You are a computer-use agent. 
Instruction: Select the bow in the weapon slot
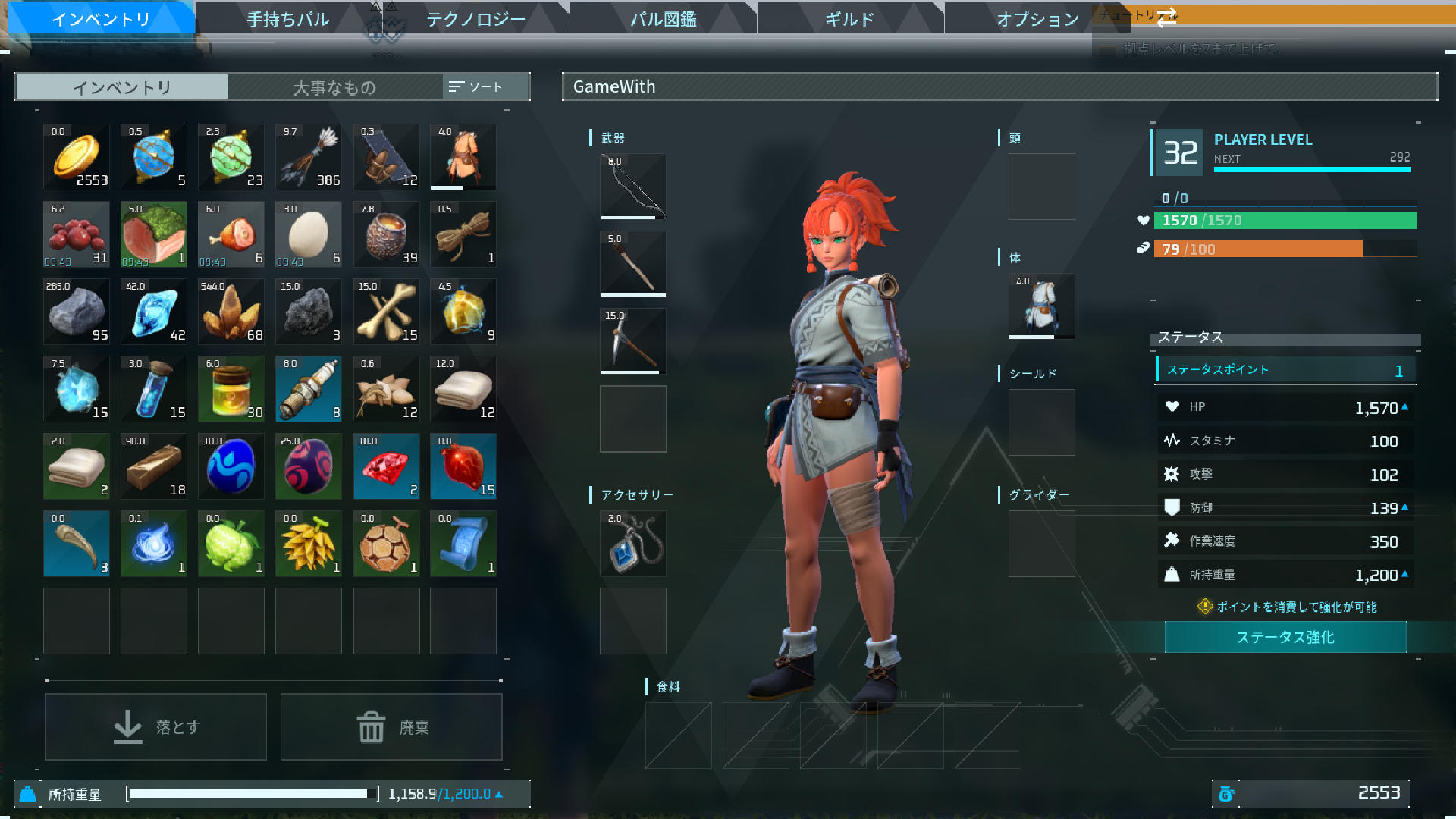633,187
